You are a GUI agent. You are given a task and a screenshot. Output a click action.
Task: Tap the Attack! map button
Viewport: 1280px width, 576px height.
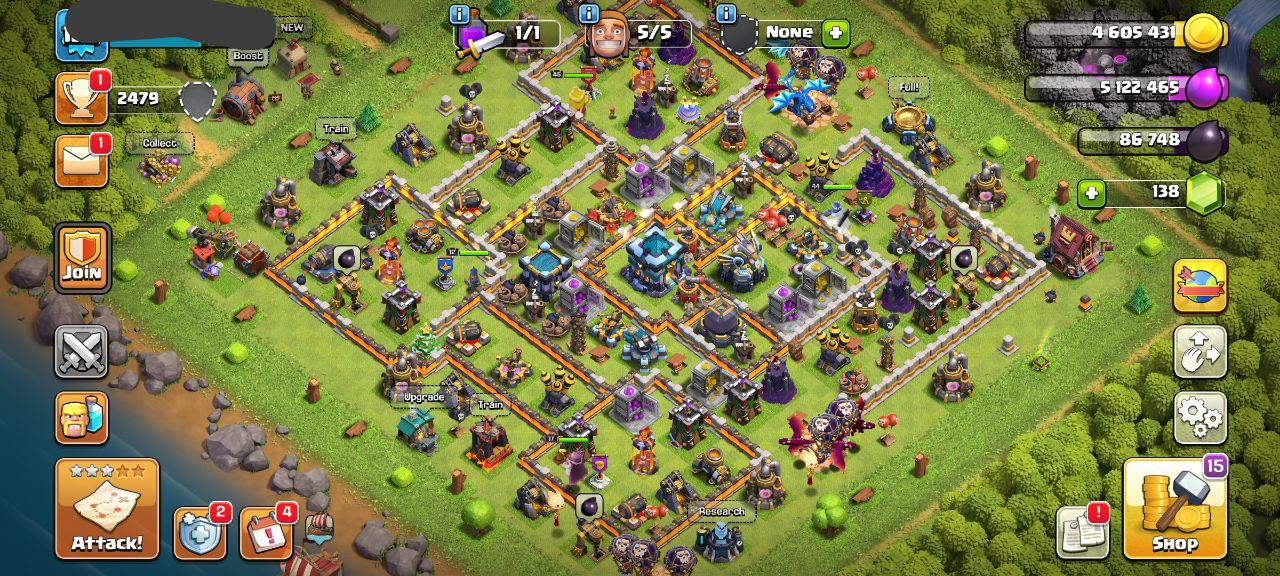coord(107,508)
